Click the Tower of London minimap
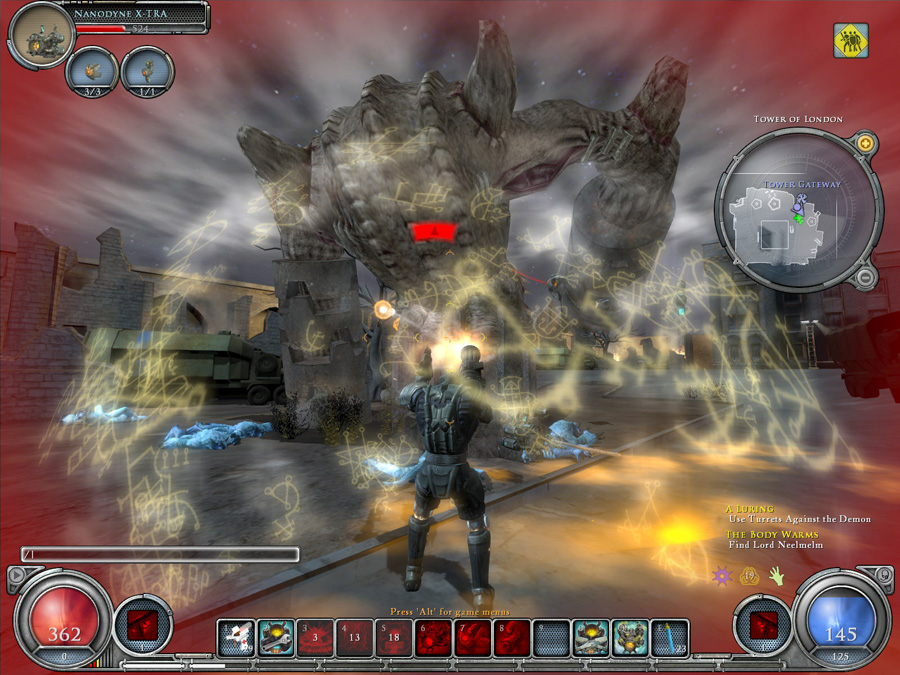The height and width of the screenshot is (675, 900). point(796,212)
